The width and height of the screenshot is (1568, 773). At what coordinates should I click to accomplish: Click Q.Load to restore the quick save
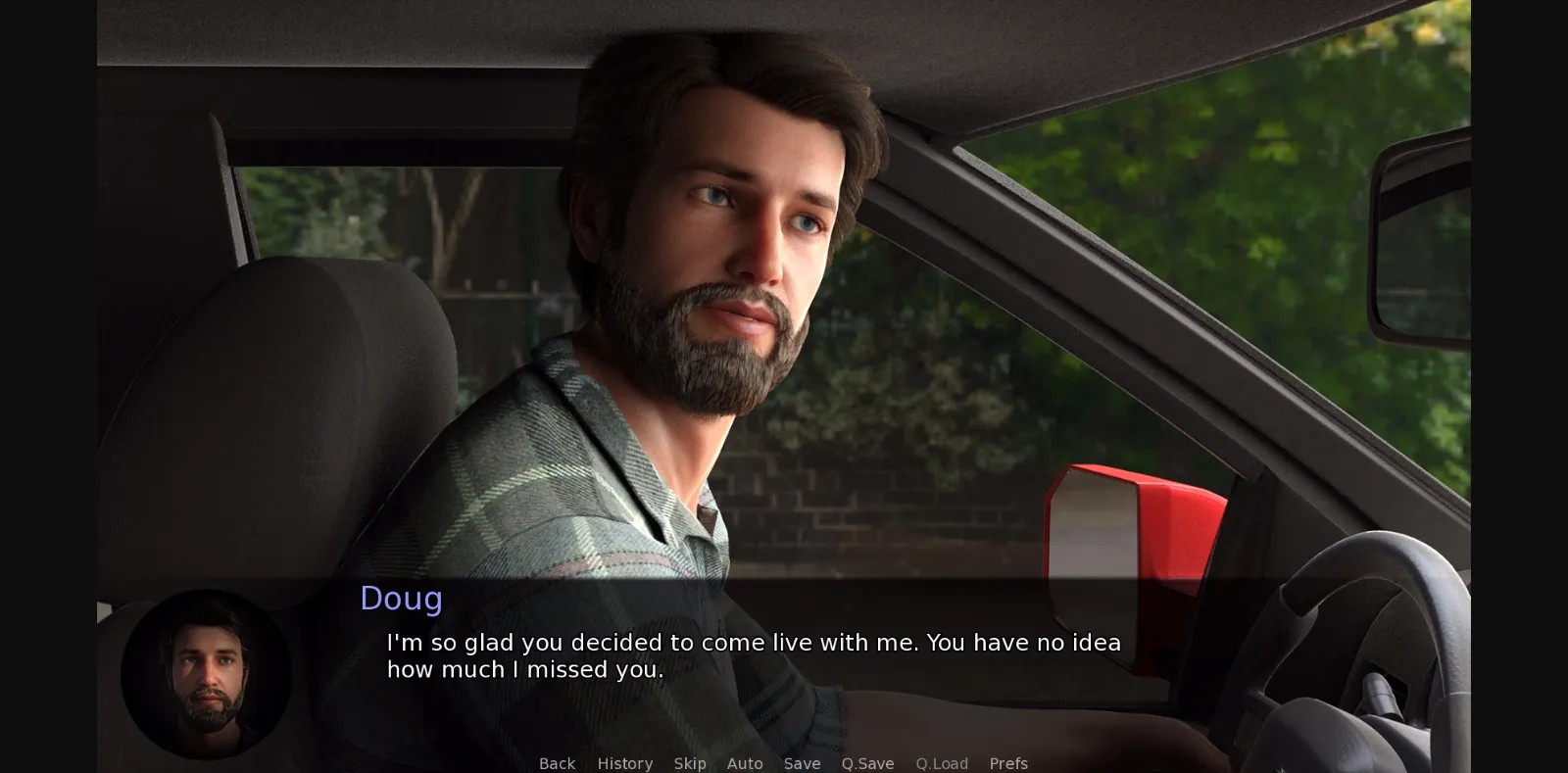tap(942, 763)
